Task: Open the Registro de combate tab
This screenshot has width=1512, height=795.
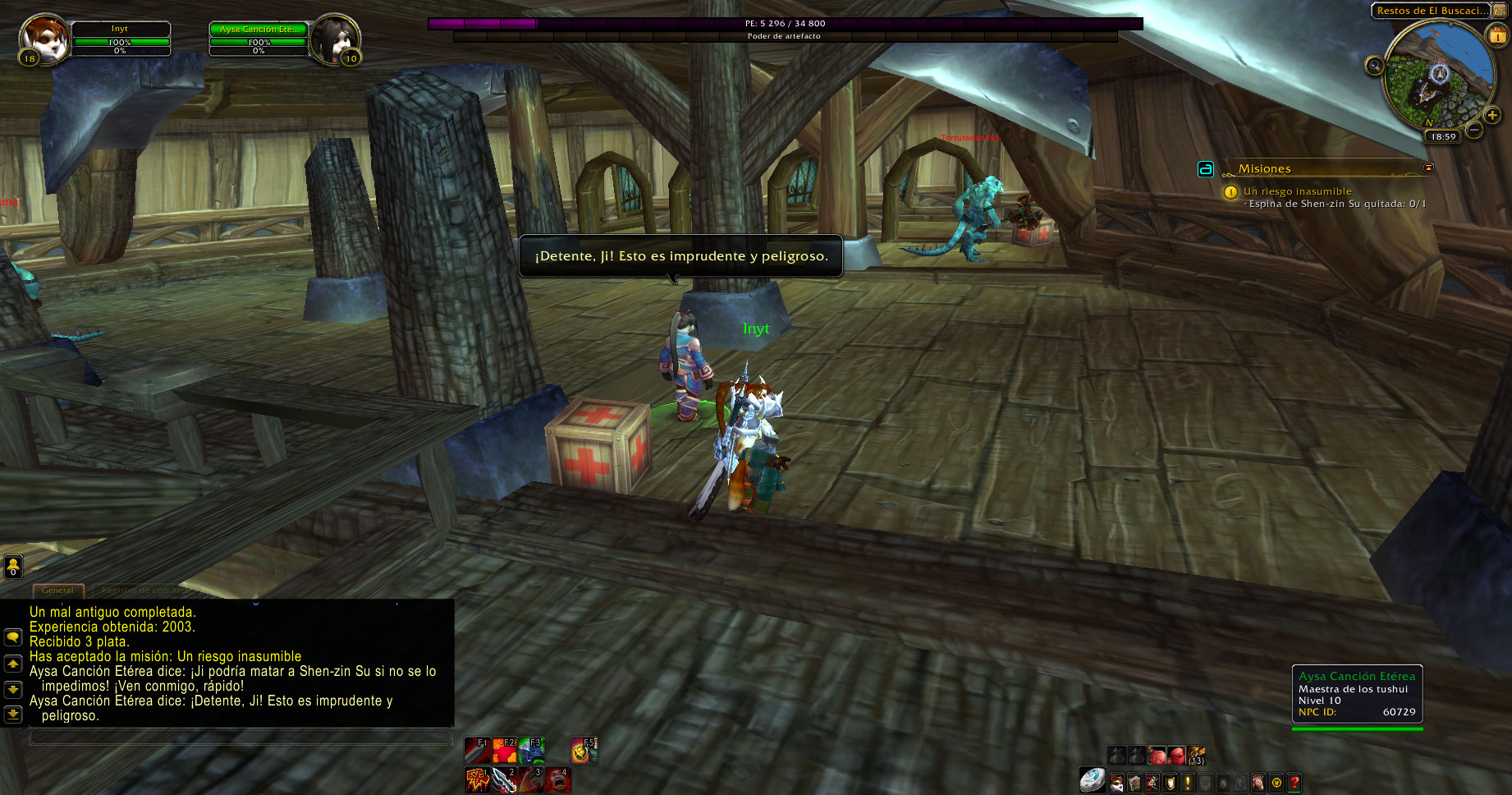Action: [x=144, y=590]
